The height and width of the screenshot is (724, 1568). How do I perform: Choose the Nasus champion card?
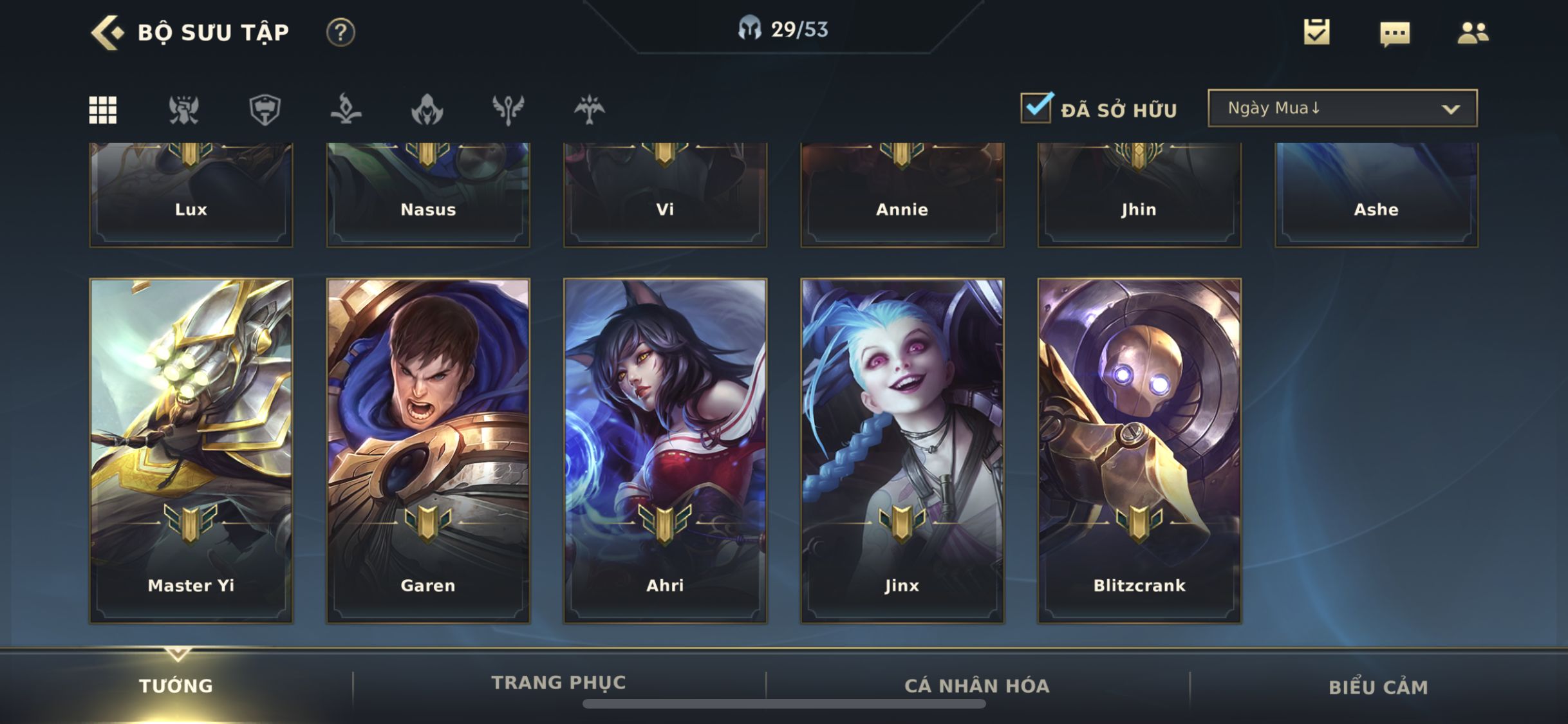(x=428, y=196)
